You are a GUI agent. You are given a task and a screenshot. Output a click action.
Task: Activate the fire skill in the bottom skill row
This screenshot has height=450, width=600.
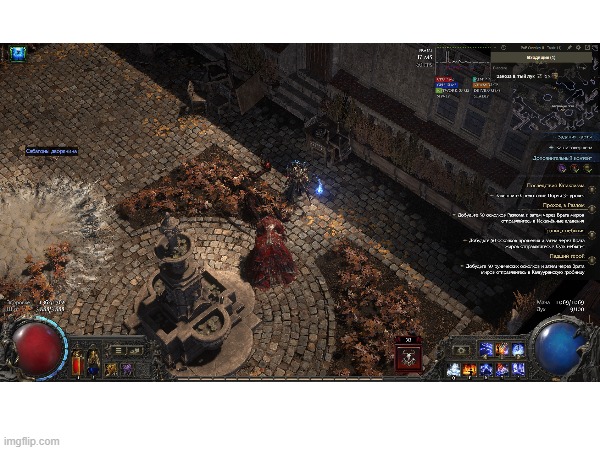469,369
